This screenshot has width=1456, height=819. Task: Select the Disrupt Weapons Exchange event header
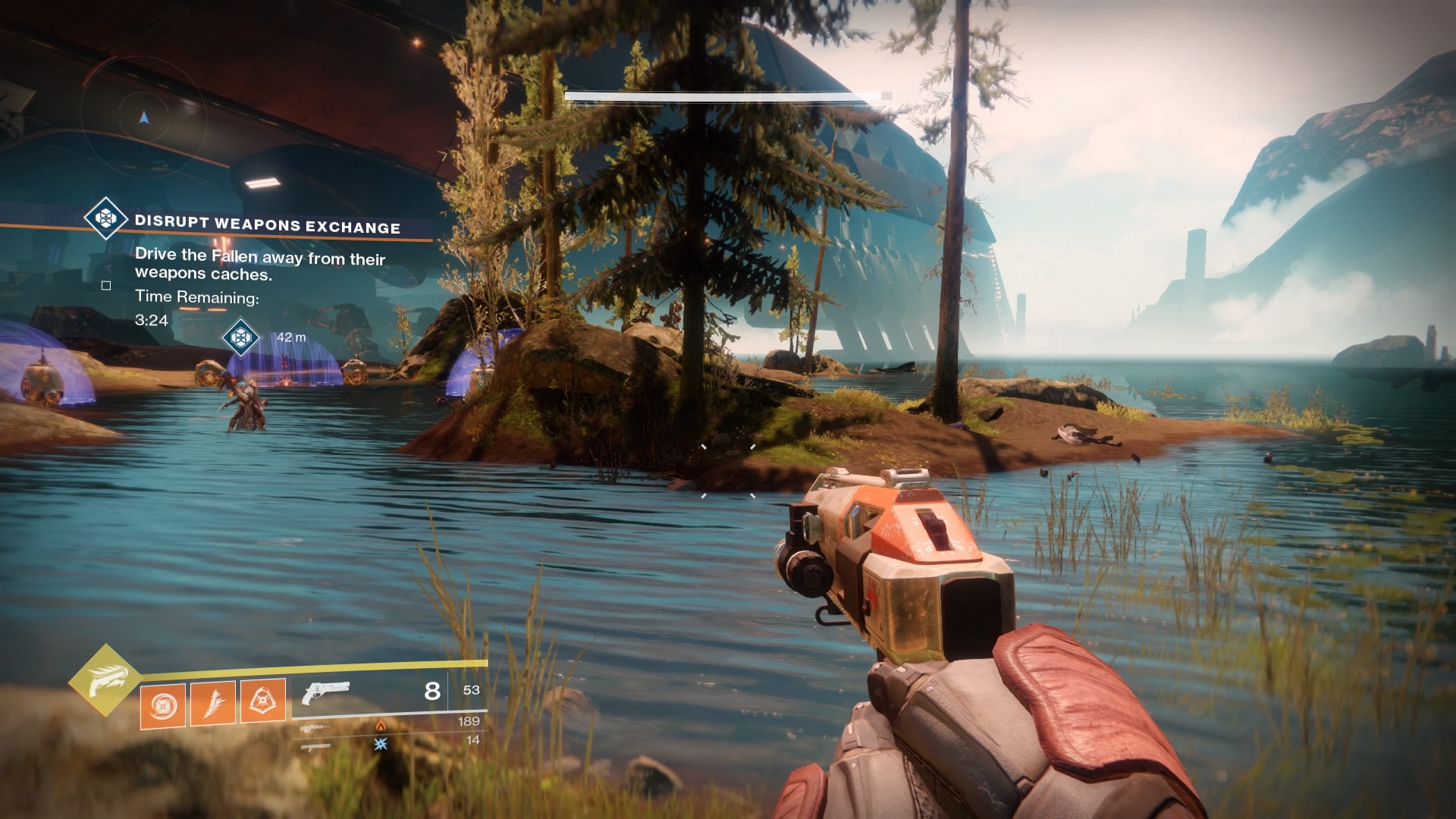click(x=267, y=224)
